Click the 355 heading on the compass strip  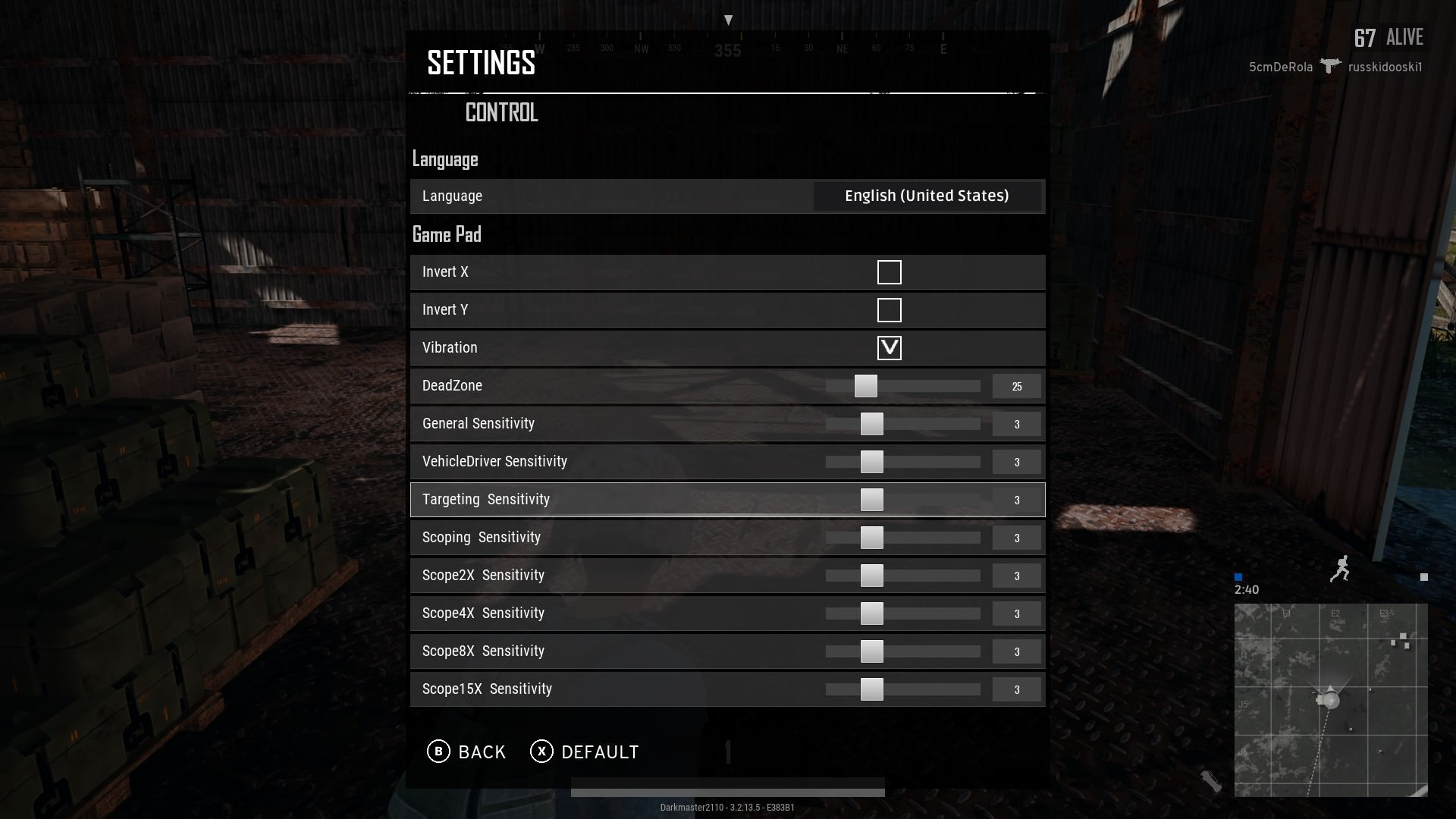point(727,50)
